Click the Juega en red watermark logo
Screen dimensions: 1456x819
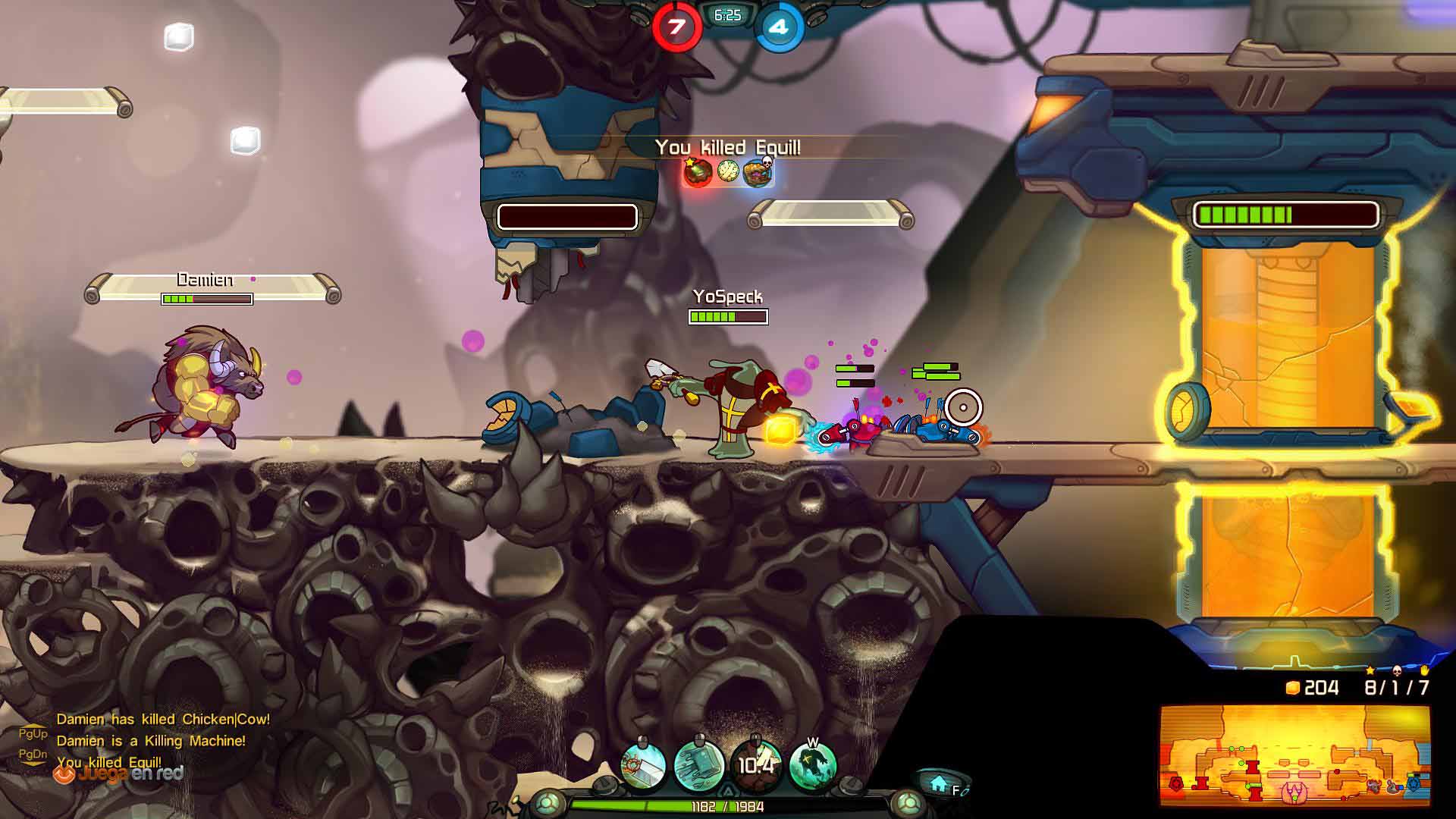click(x=118, y=774)
